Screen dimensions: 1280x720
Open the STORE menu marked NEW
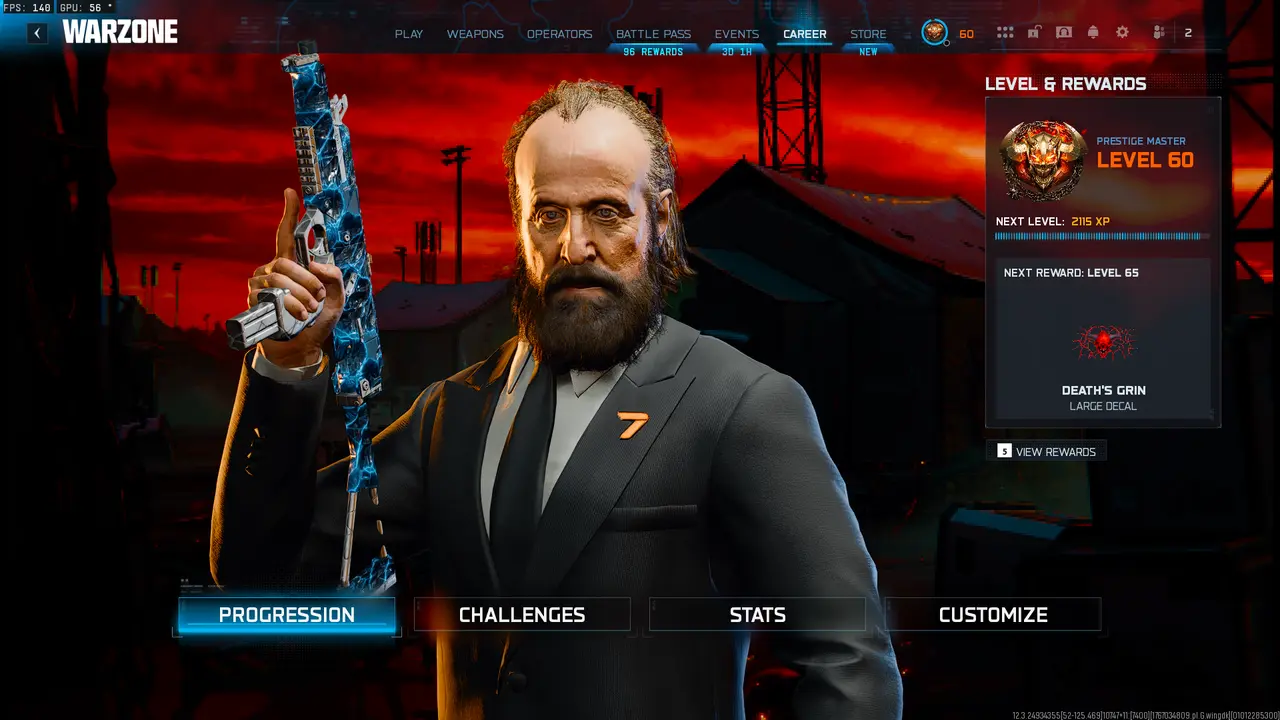point(868,33)
